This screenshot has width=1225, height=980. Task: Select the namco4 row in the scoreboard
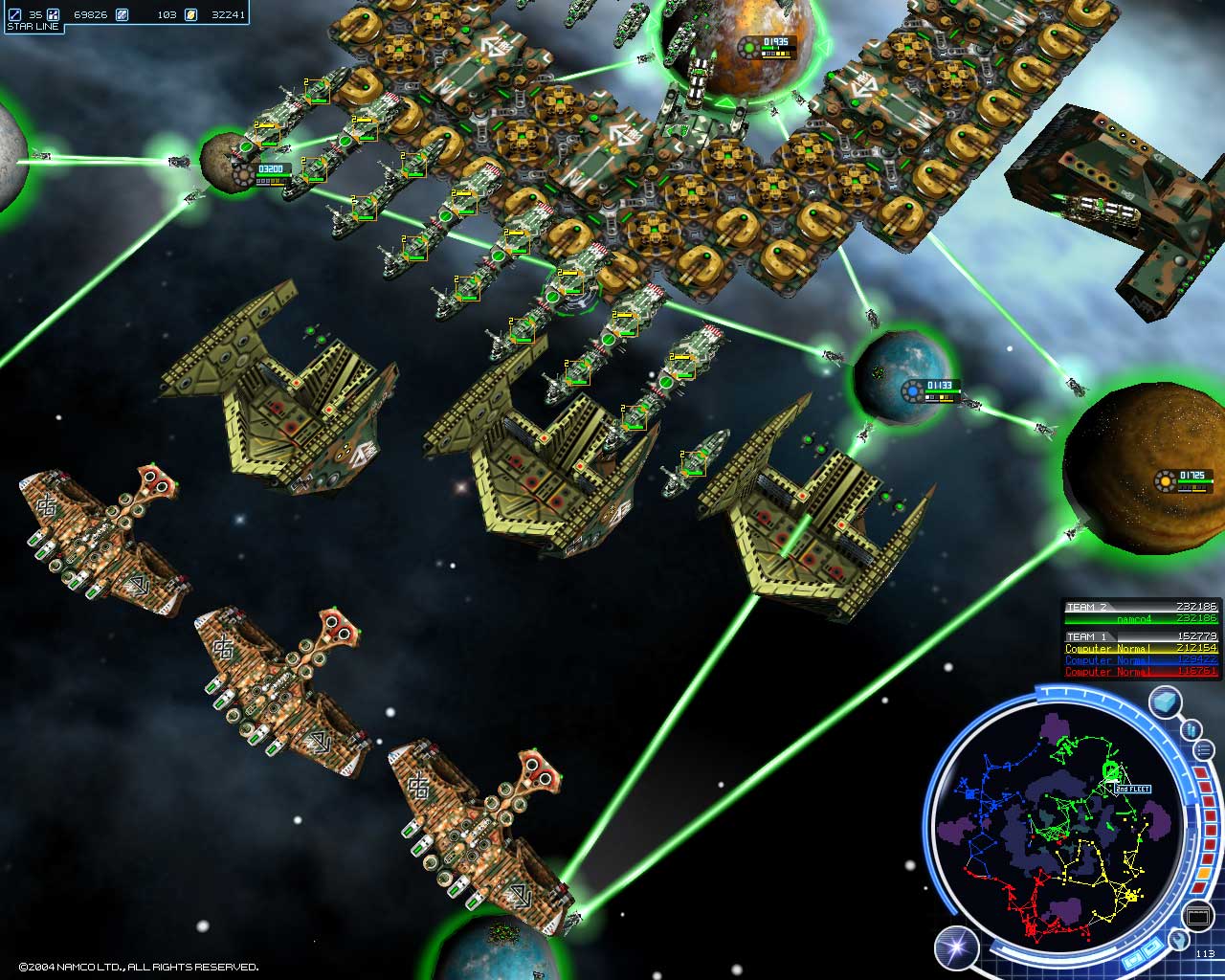point(1142,619)
